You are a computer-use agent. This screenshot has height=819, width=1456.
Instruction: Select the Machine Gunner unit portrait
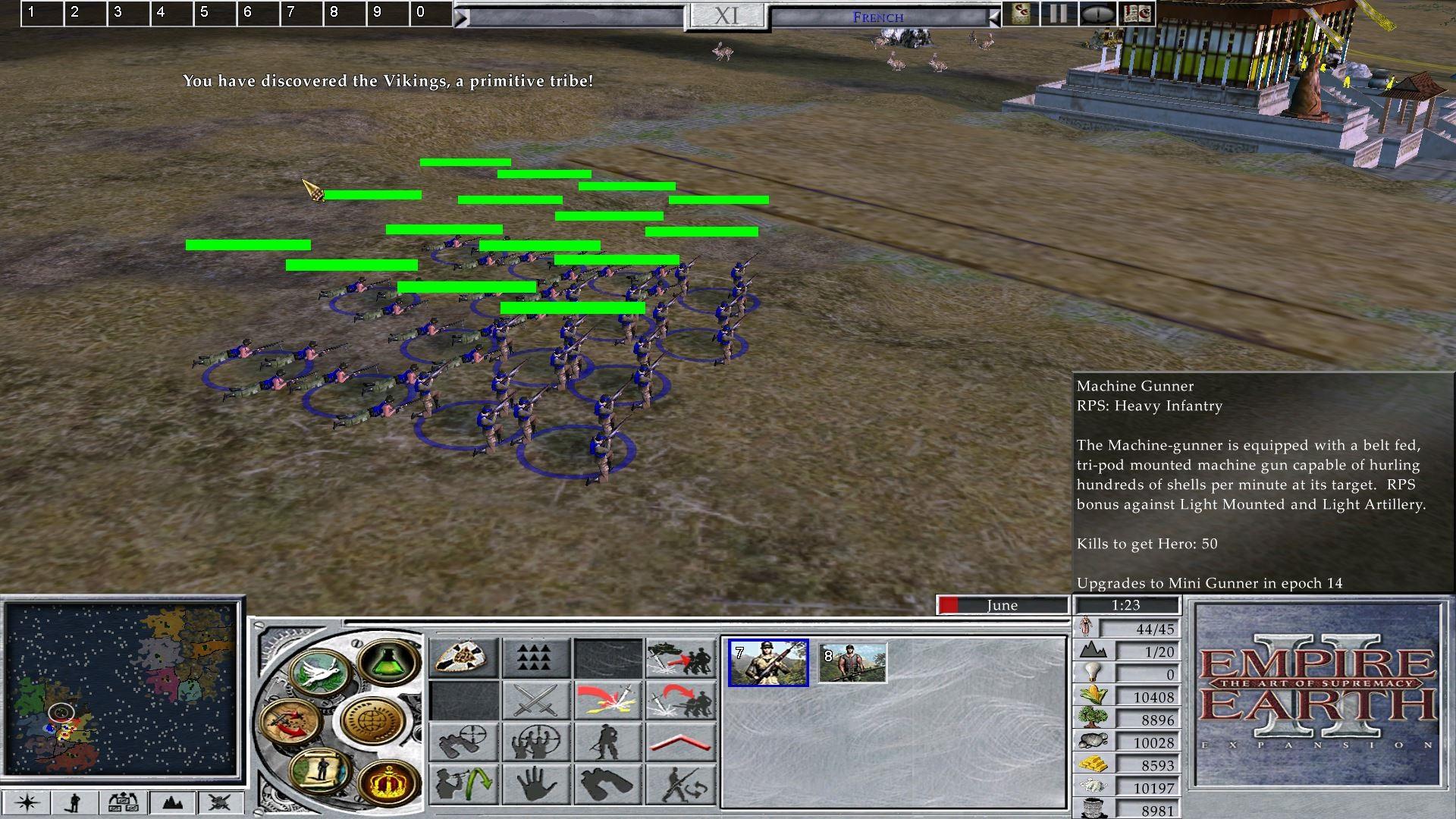pyautogui.click(x=767, y=663)
